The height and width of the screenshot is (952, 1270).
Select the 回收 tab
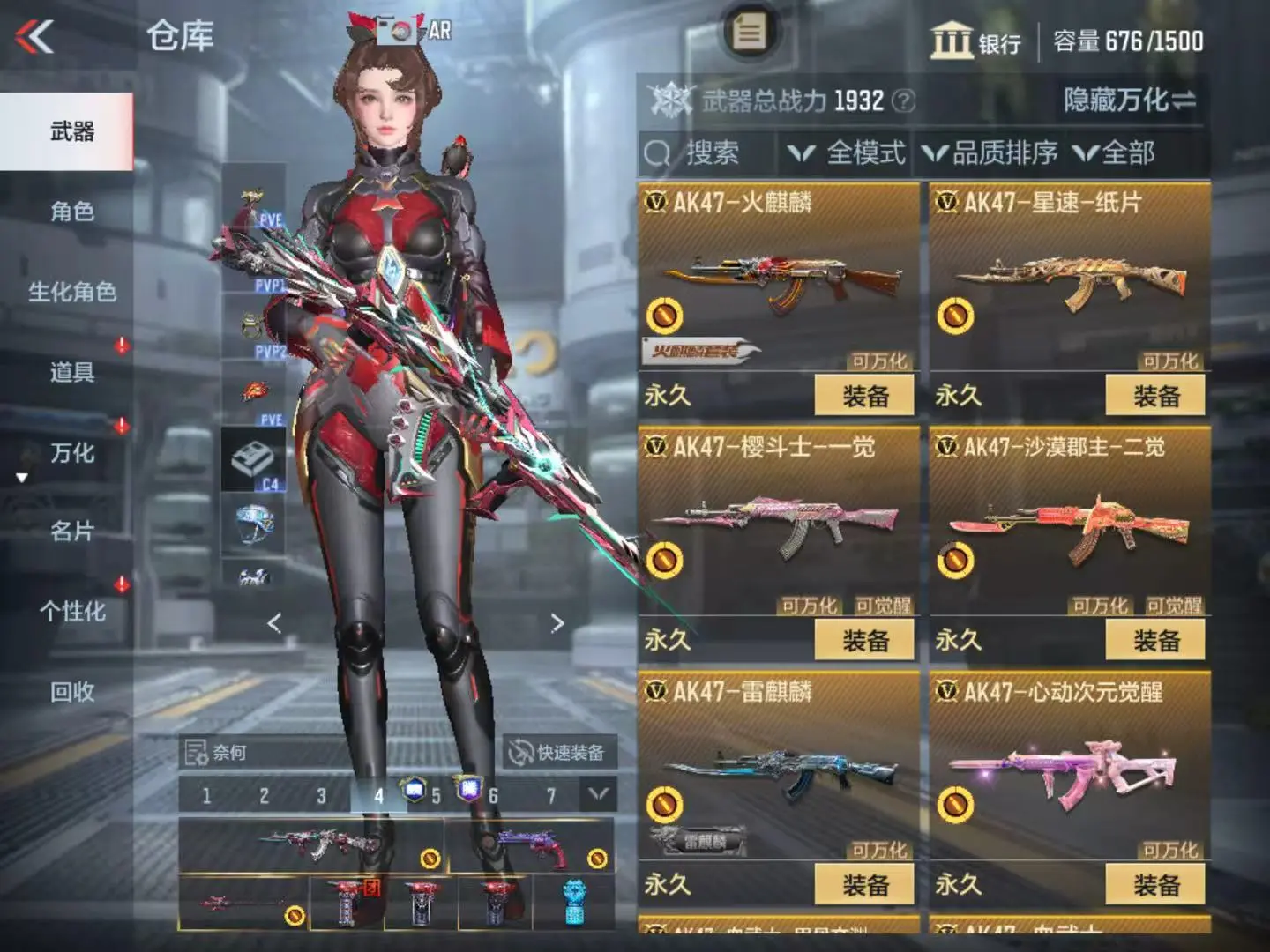click(71, 692)
